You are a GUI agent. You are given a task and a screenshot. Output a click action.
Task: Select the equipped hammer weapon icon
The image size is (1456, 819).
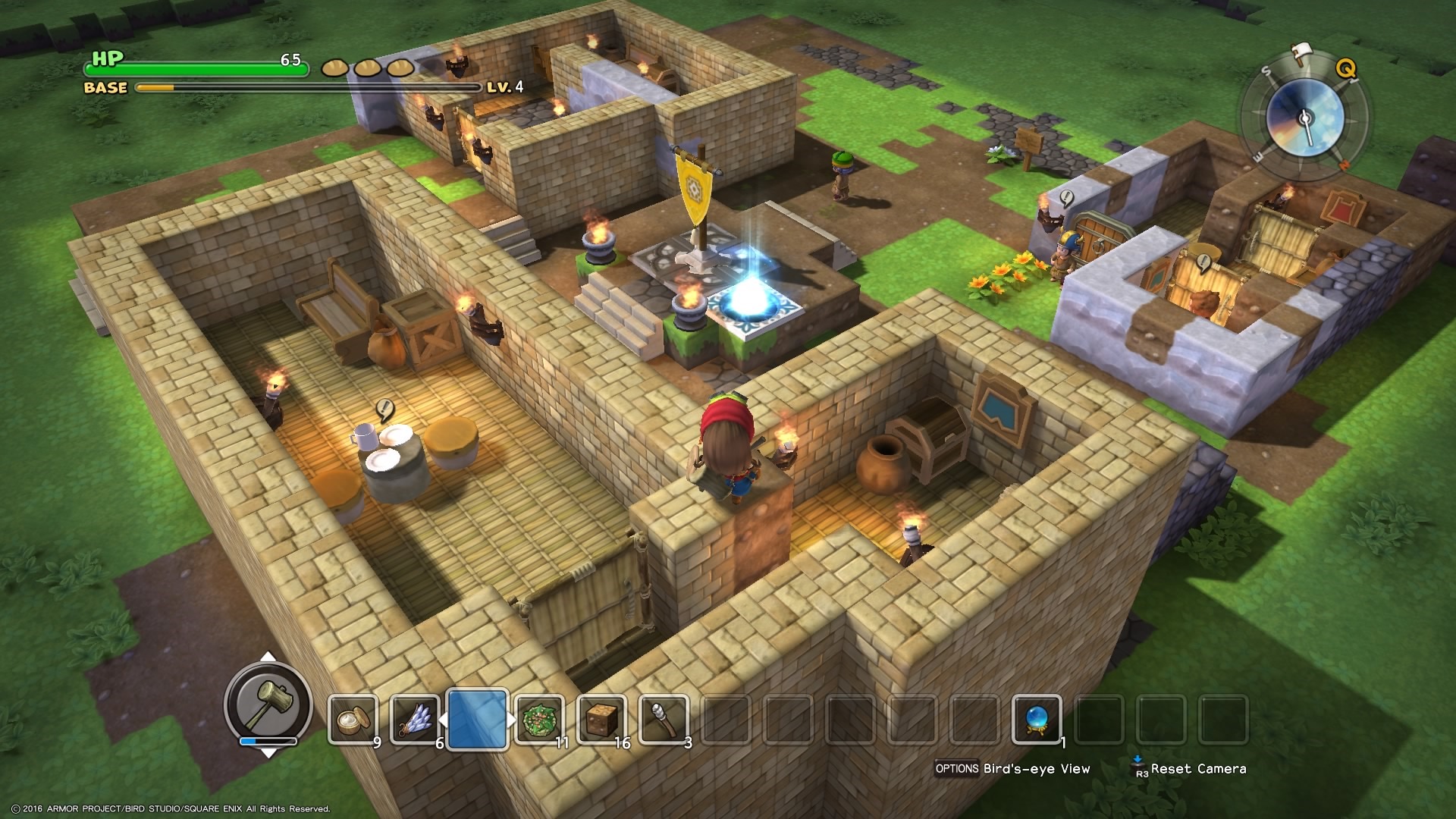[x=268, y=703]
